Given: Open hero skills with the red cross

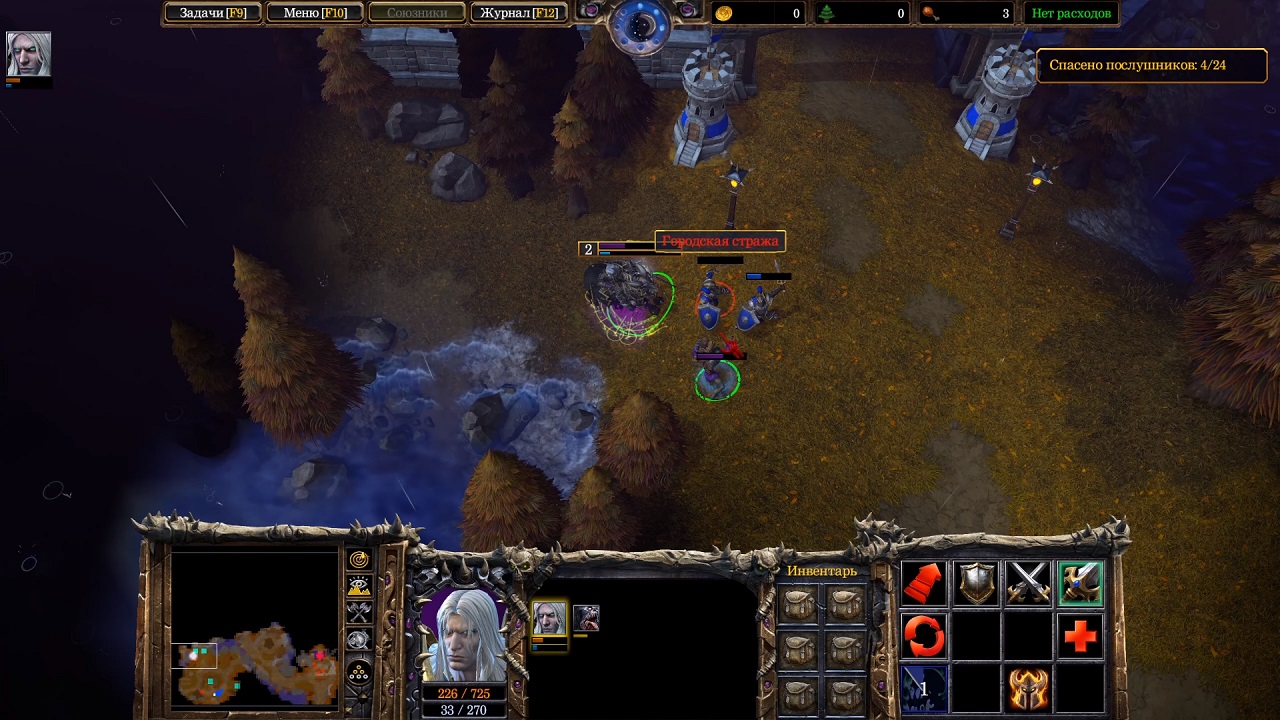Looking at the screenshot, I should point(1080,636).
